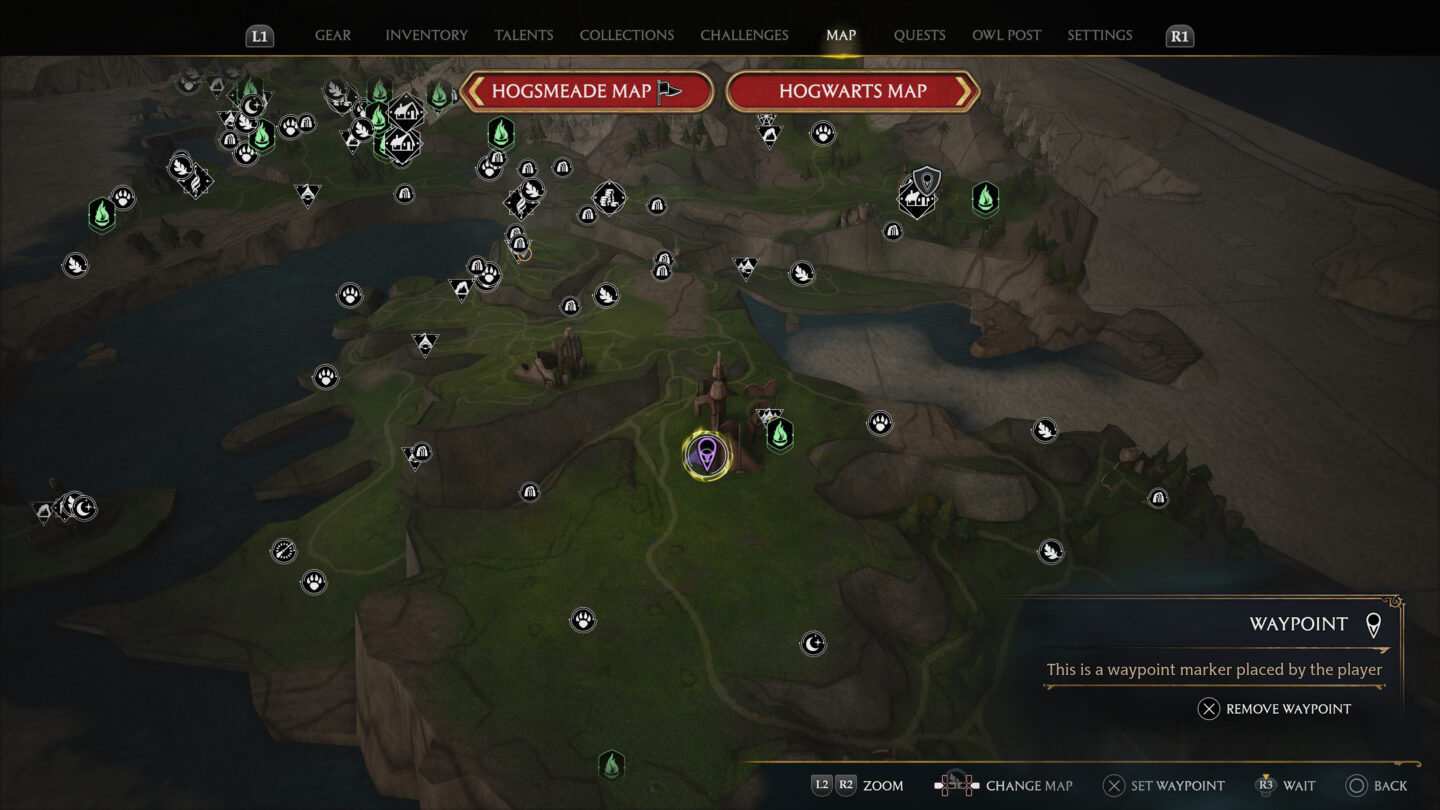The image size is (1440, 810).
Task: Select the Hogwarts Map button
Action: [852, 91]
